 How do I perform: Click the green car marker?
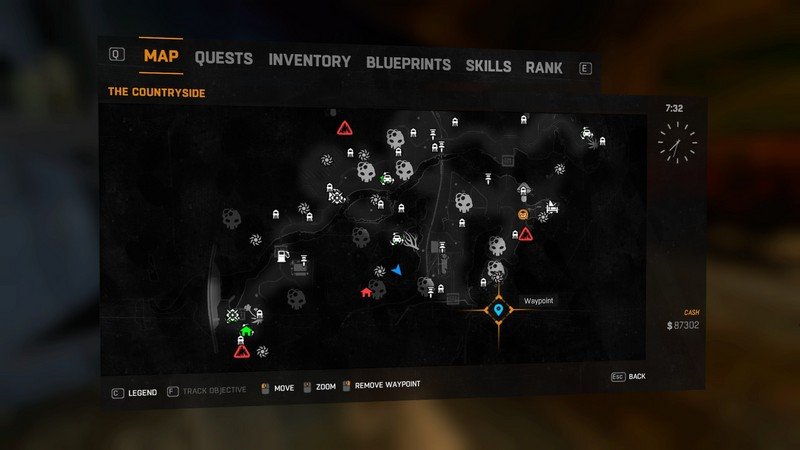pyautogui.click(x=385, y=180)
